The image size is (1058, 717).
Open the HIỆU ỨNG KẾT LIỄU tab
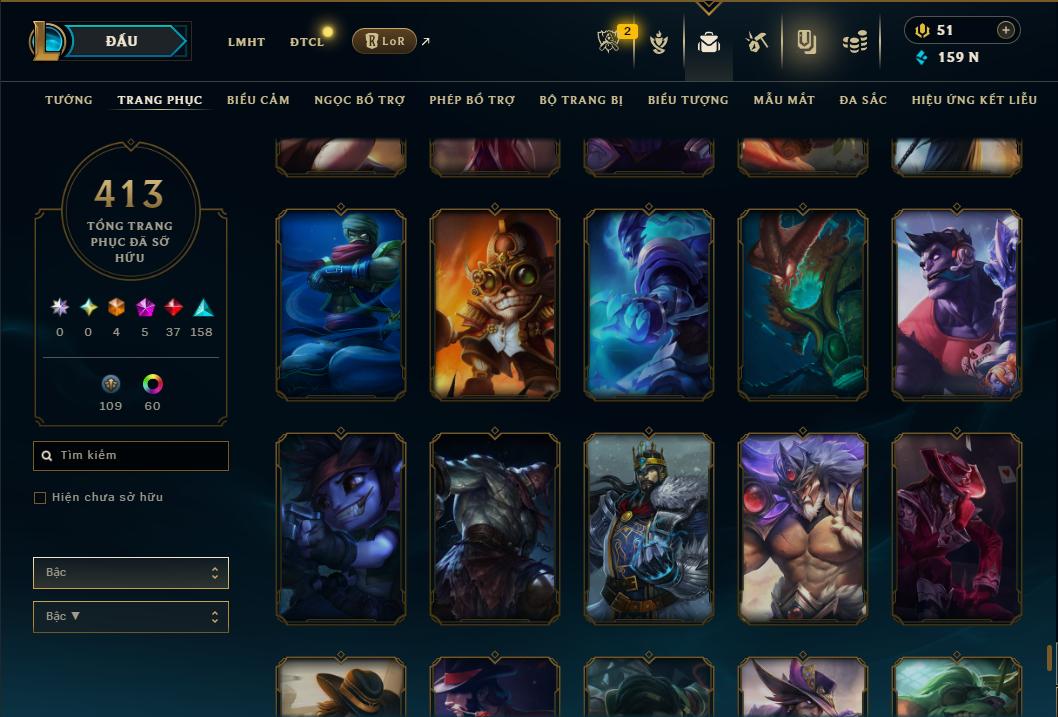(x=974, y=100)
